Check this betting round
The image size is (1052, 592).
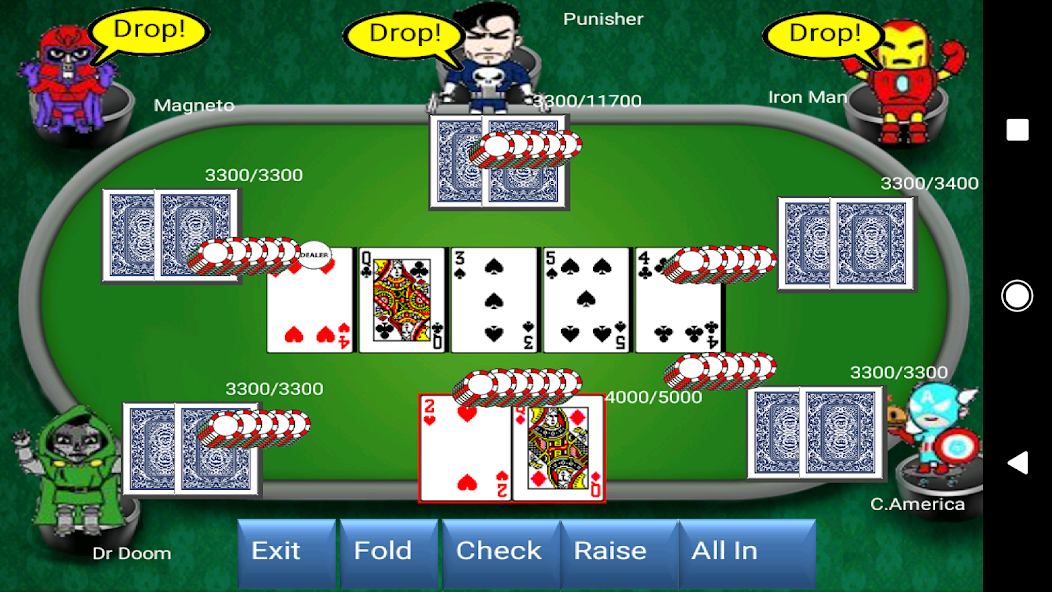pos(499,552)
